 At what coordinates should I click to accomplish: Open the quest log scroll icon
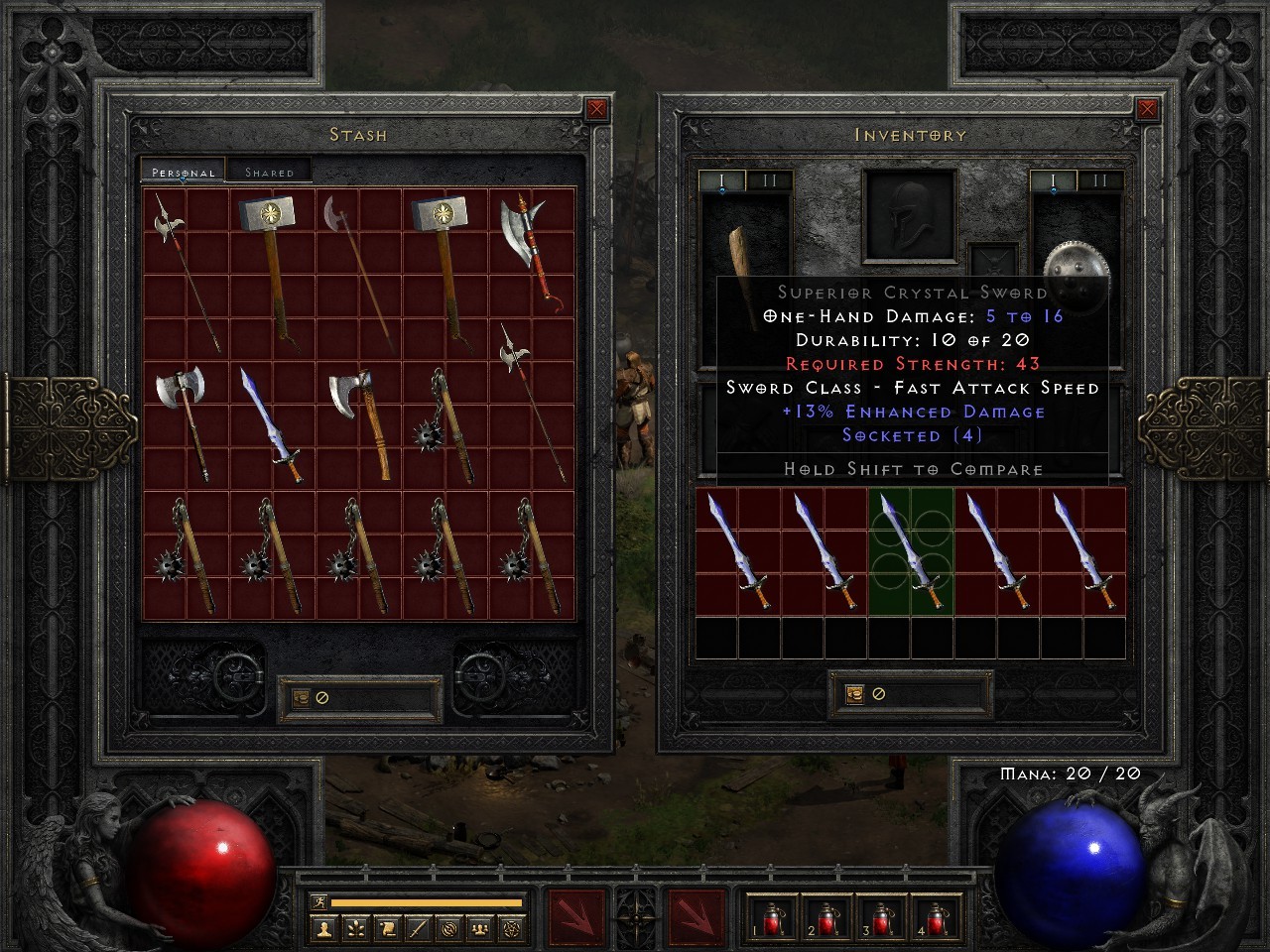coord(387,930)
